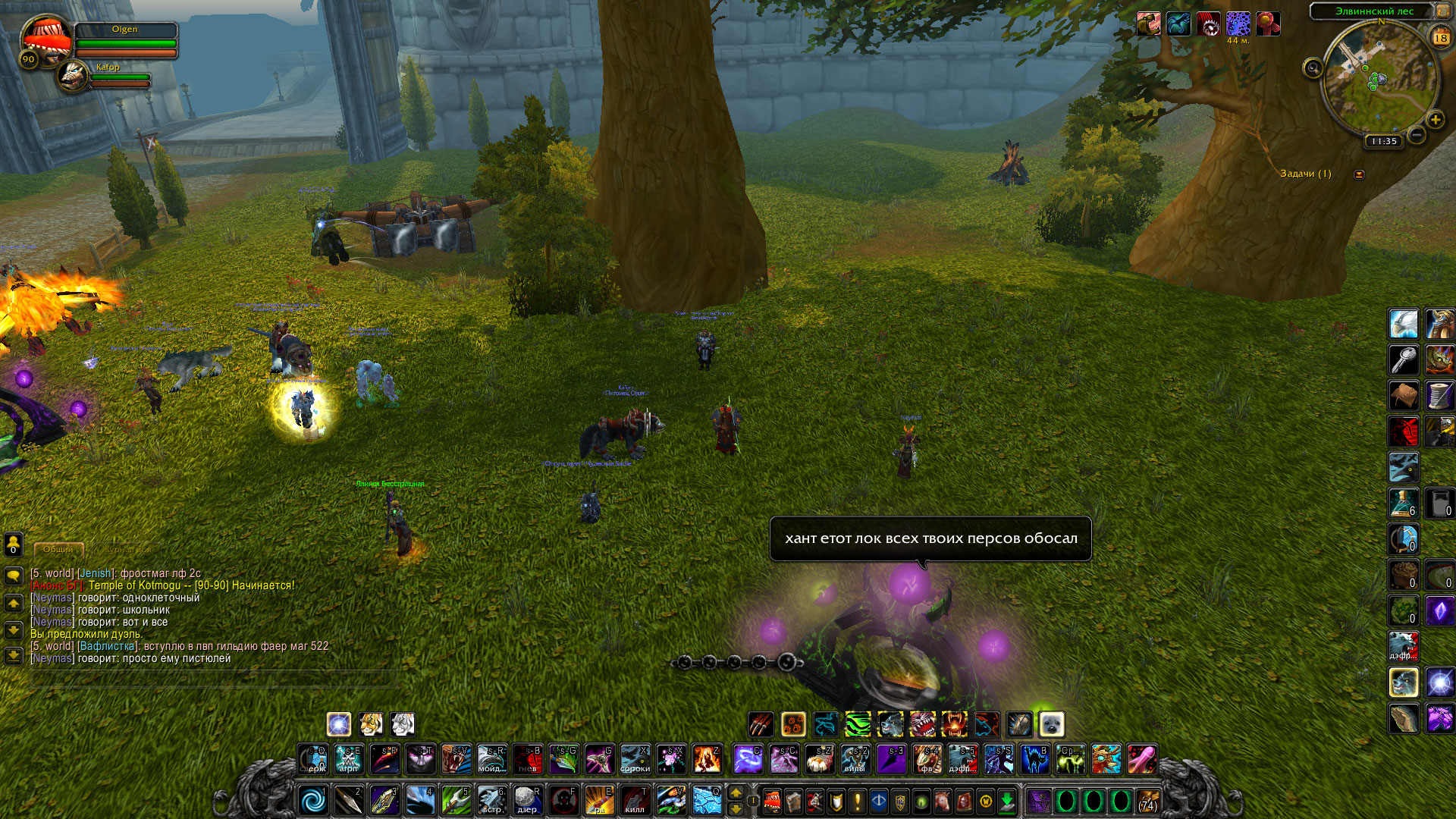
Task: Use the potion flask with count 6
Action: tap(1403, 503)
